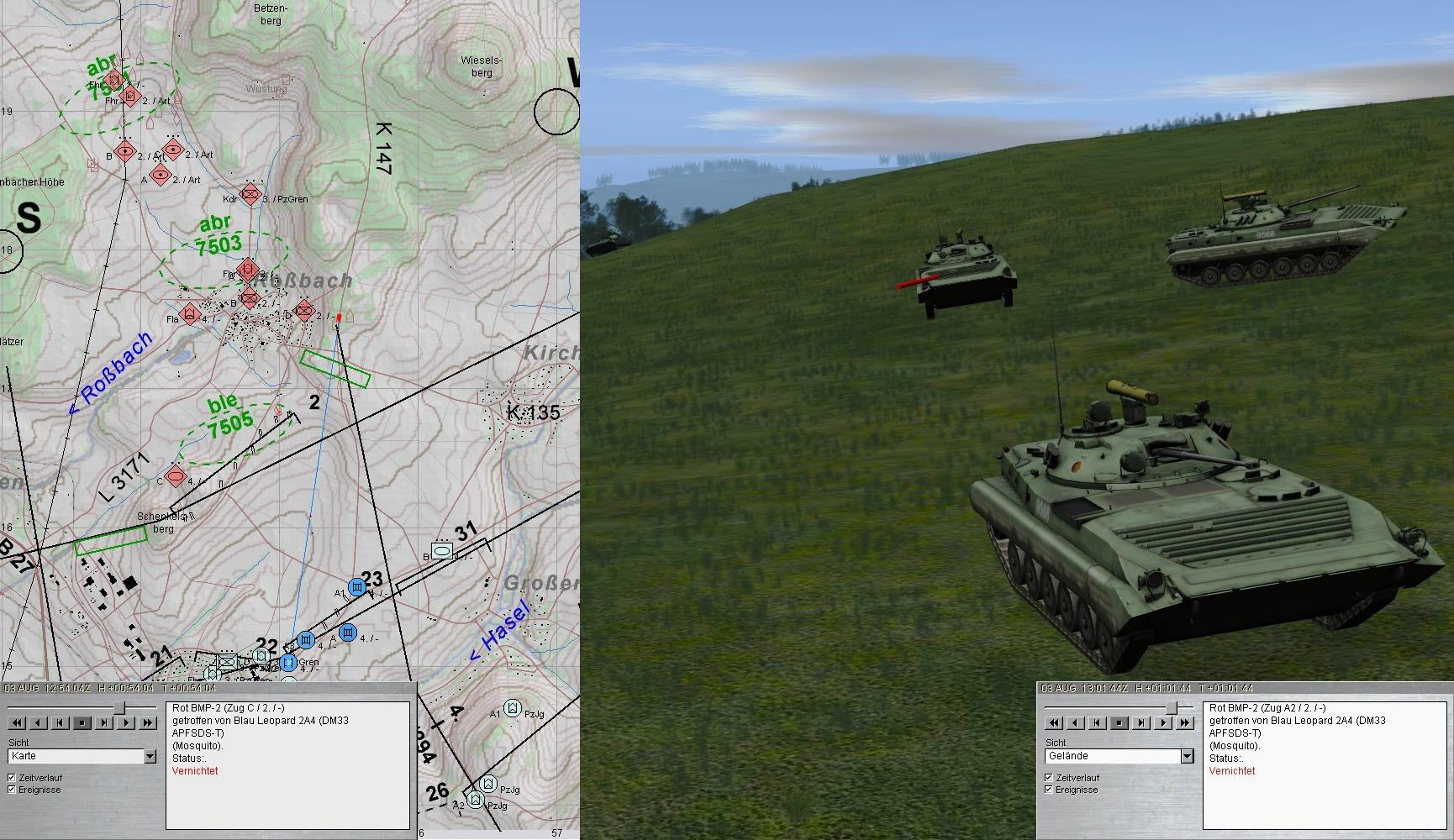Play forward in the Karte replay panel

(x=126, y=722)
